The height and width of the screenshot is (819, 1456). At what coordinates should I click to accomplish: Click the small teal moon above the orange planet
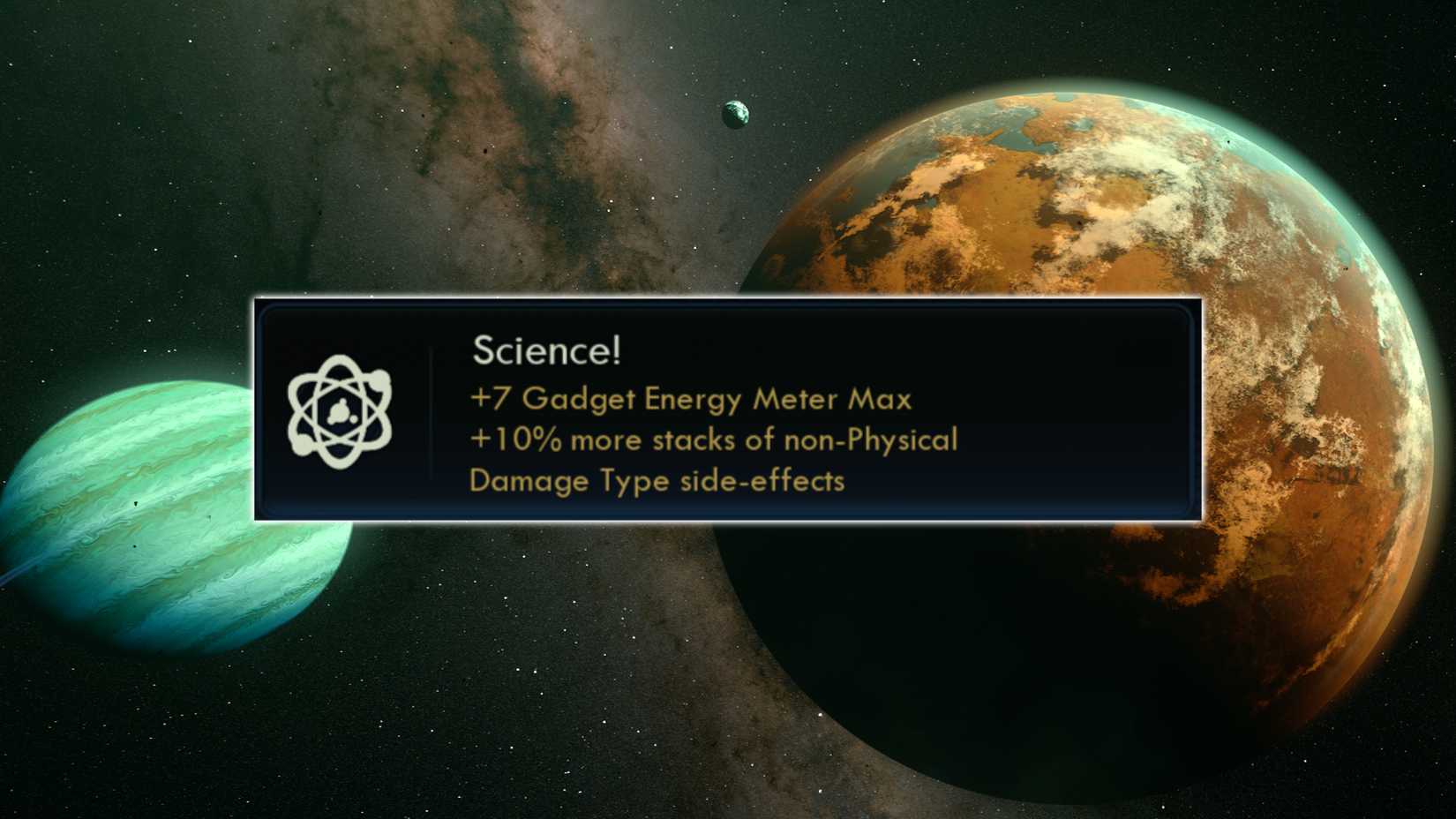click(735, 113)
